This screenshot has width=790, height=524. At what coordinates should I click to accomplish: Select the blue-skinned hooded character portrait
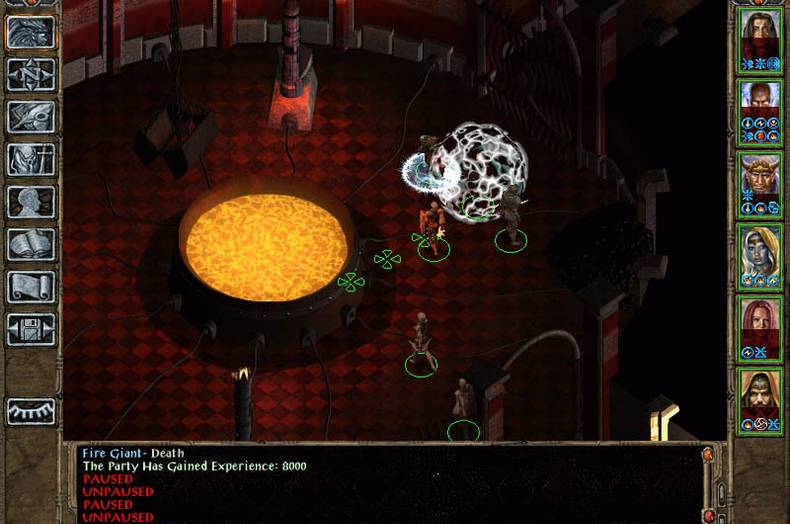click(x=759, y=250)
